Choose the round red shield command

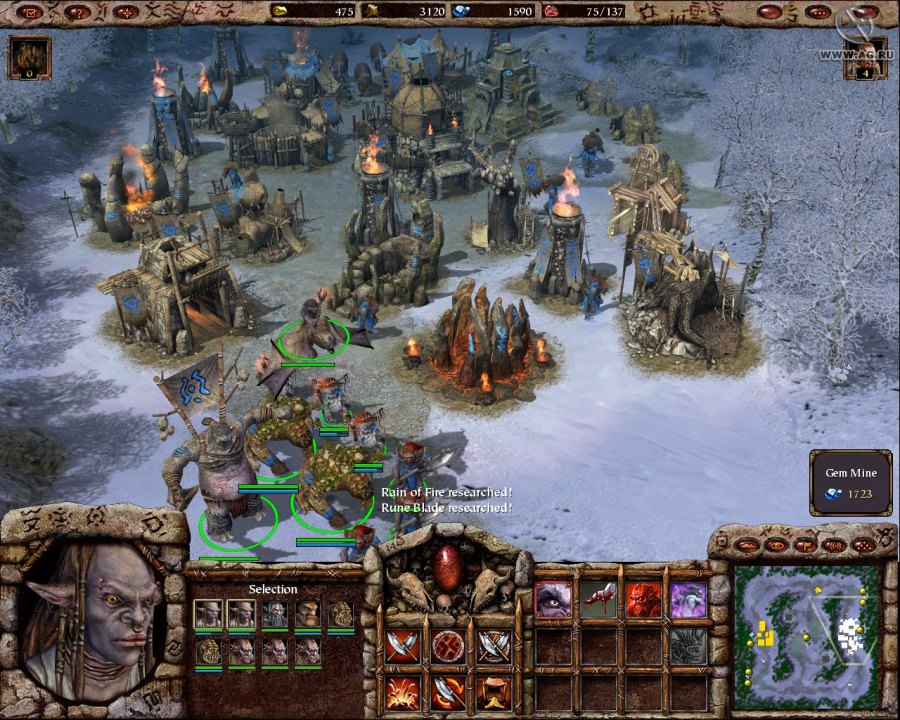448,646
